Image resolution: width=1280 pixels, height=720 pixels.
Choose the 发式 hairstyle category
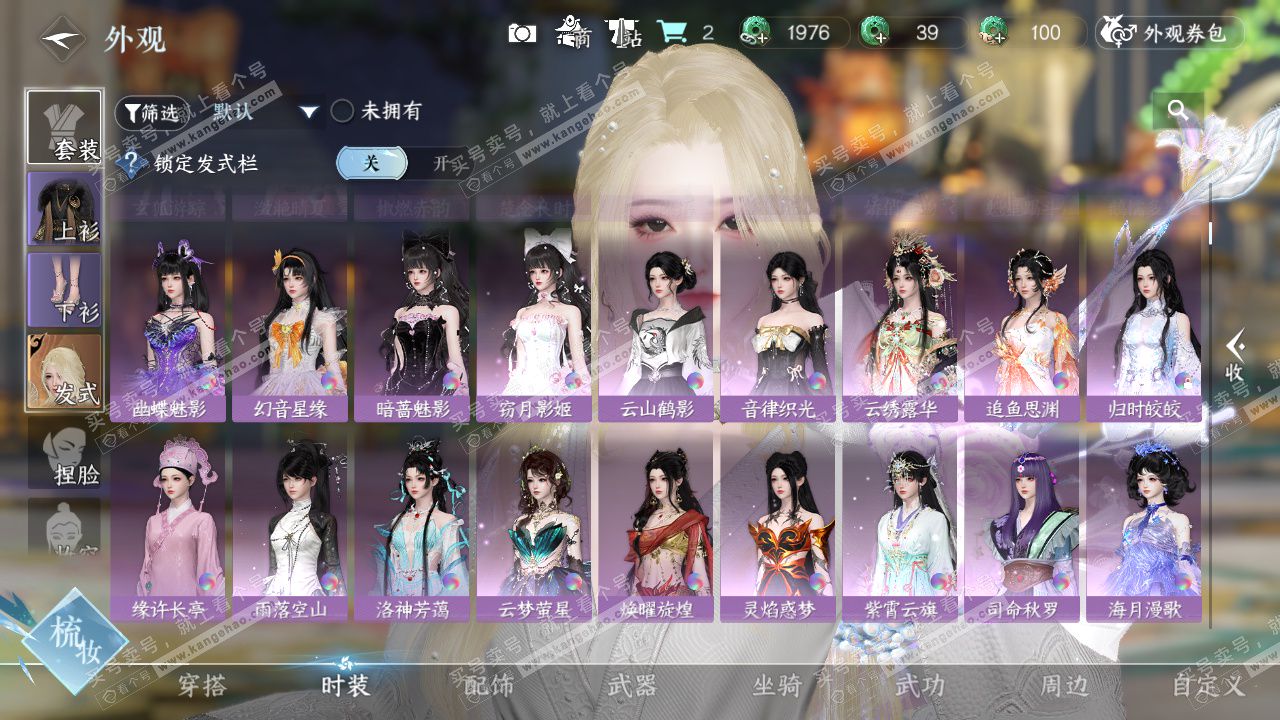[x=64, y=371]
